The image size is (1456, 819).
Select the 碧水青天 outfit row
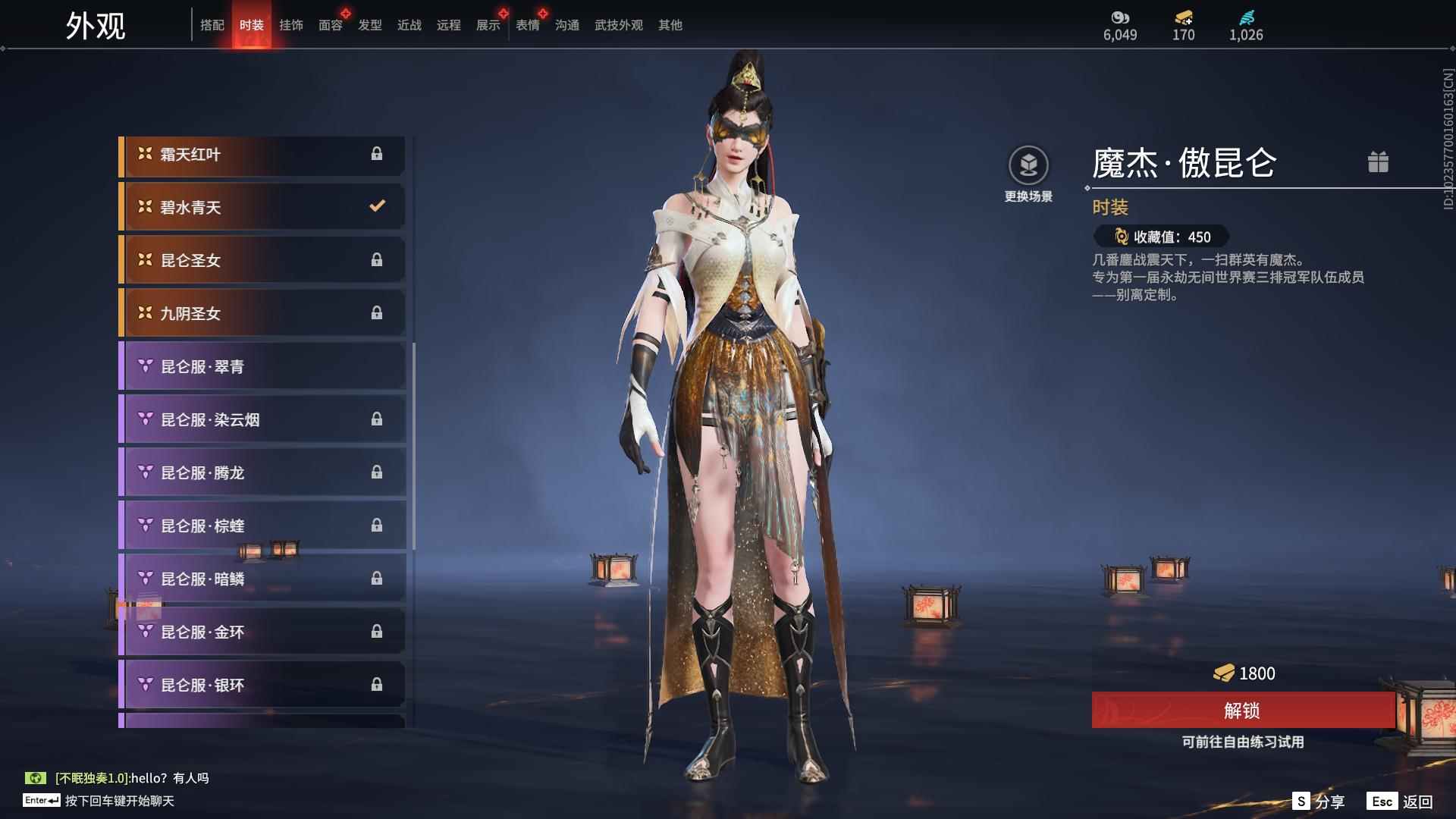click(262, 208)
